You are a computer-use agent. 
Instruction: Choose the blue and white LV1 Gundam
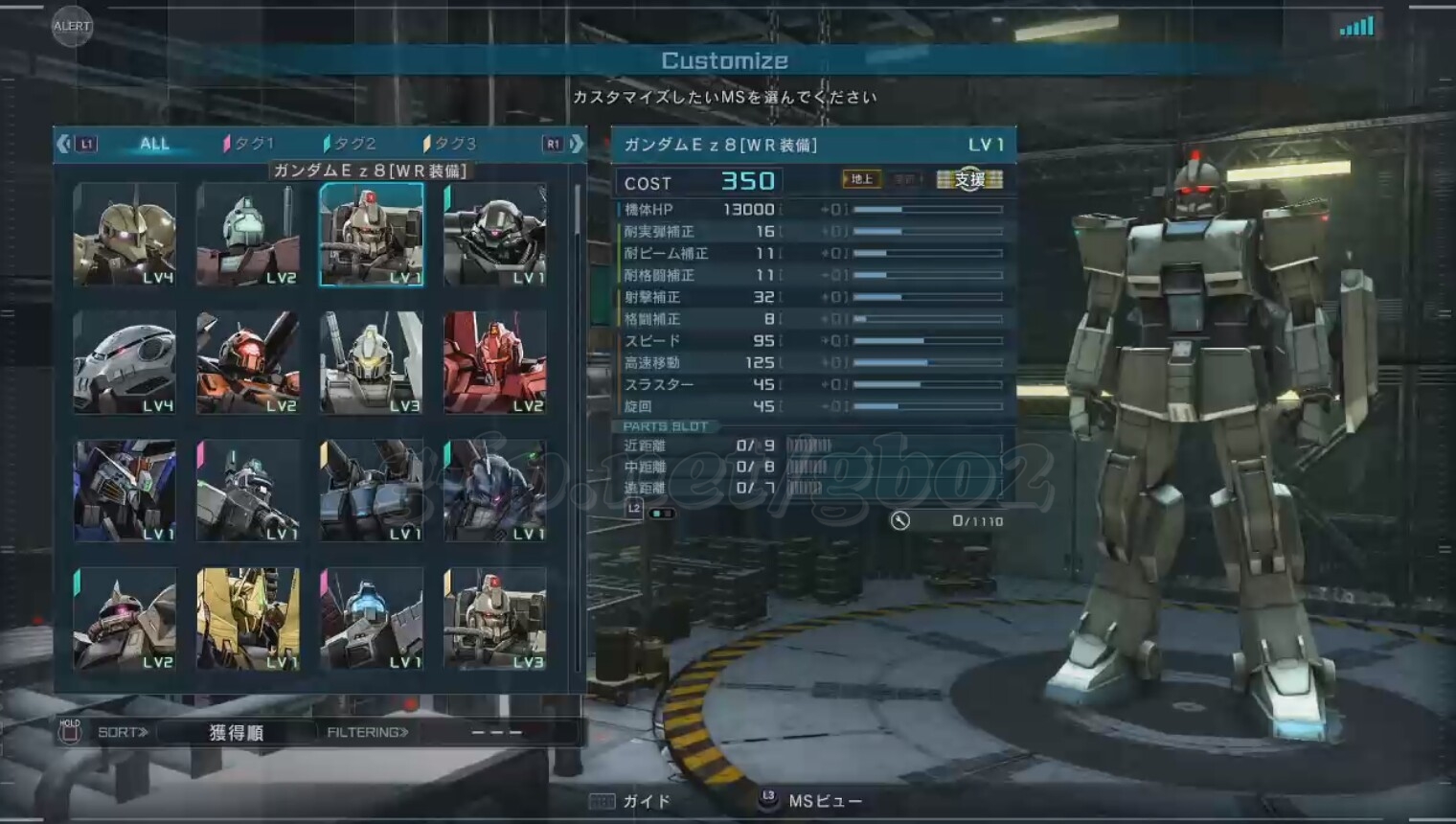125,491
